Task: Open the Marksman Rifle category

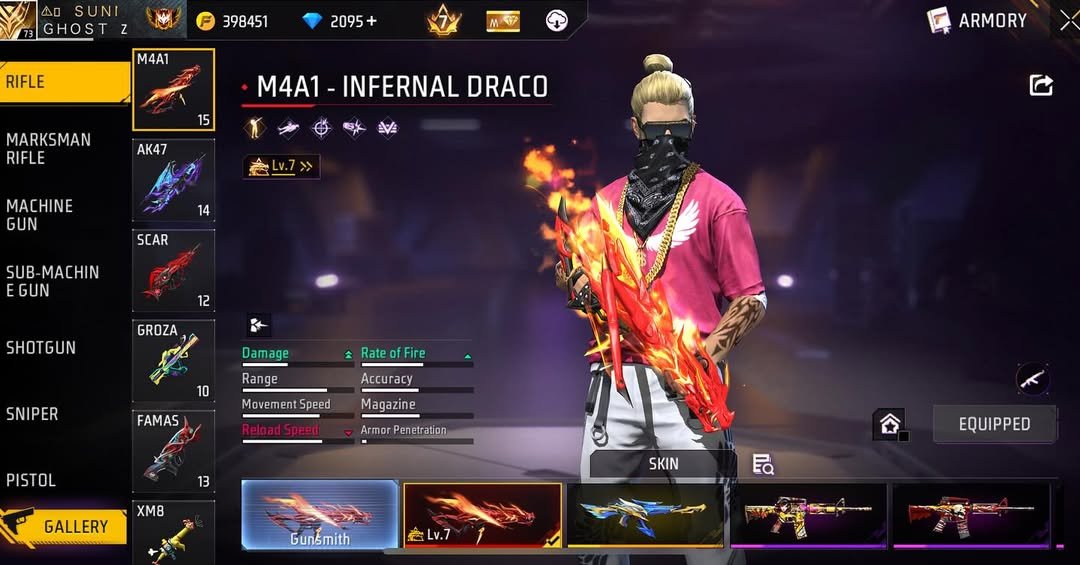Action: [60, 148]
